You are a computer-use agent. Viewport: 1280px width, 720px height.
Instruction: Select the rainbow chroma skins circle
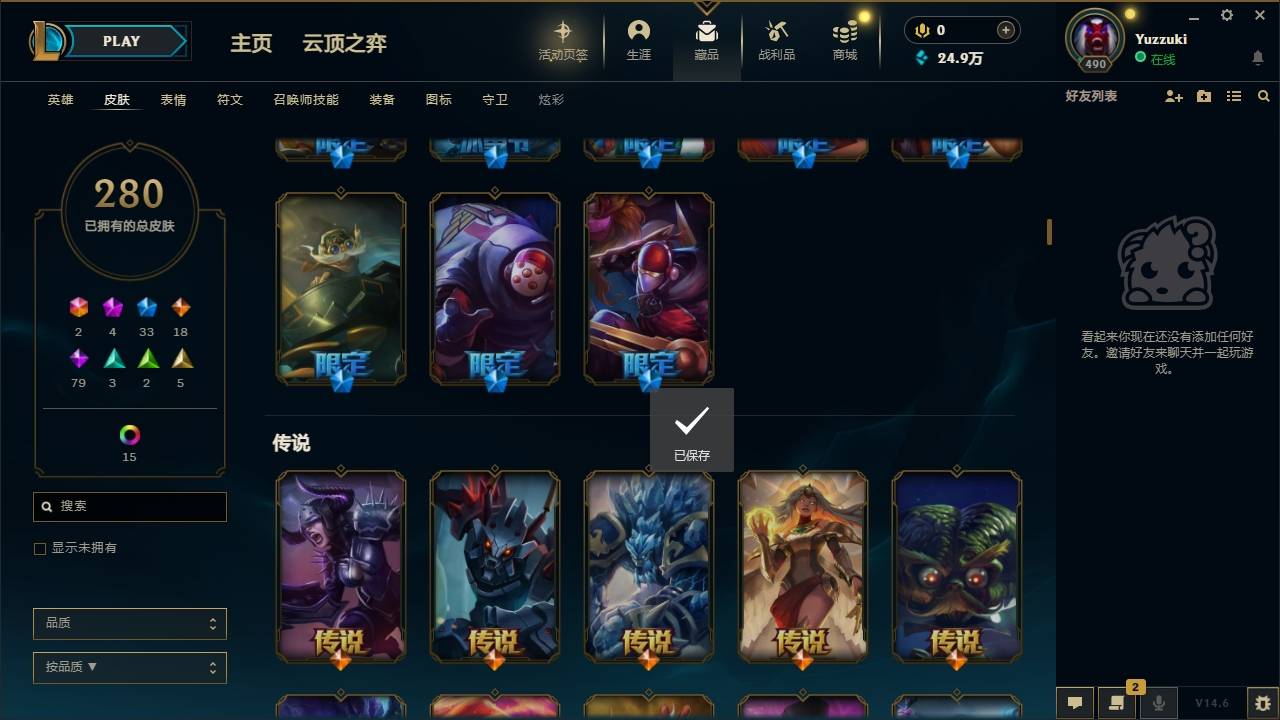tap(128, 435)
